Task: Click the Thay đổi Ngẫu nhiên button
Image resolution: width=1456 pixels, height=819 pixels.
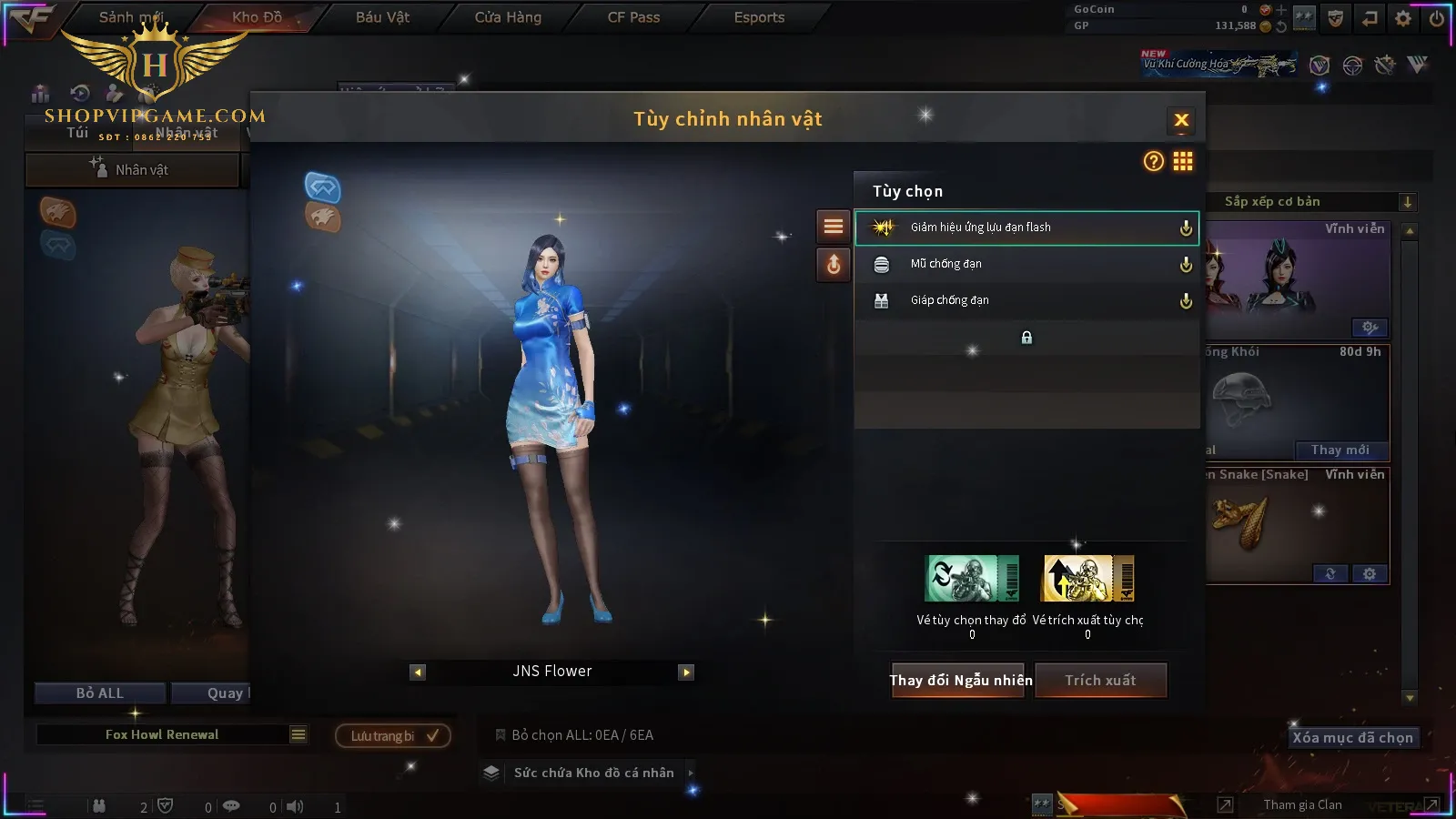Action: pyautogui.click(x=960, y=680)
